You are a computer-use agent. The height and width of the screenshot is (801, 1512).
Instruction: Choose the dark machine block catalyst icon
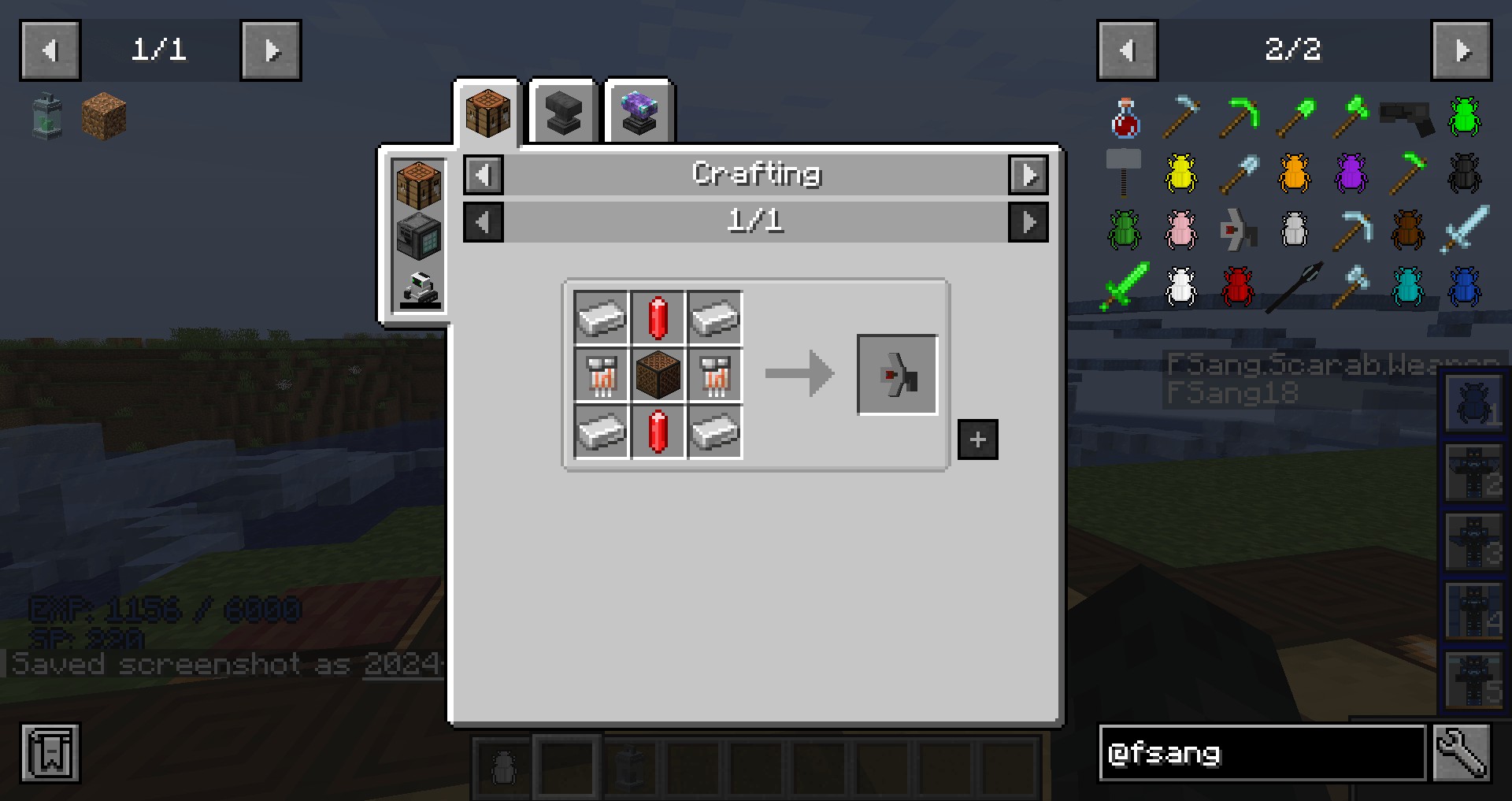[419, 236]
